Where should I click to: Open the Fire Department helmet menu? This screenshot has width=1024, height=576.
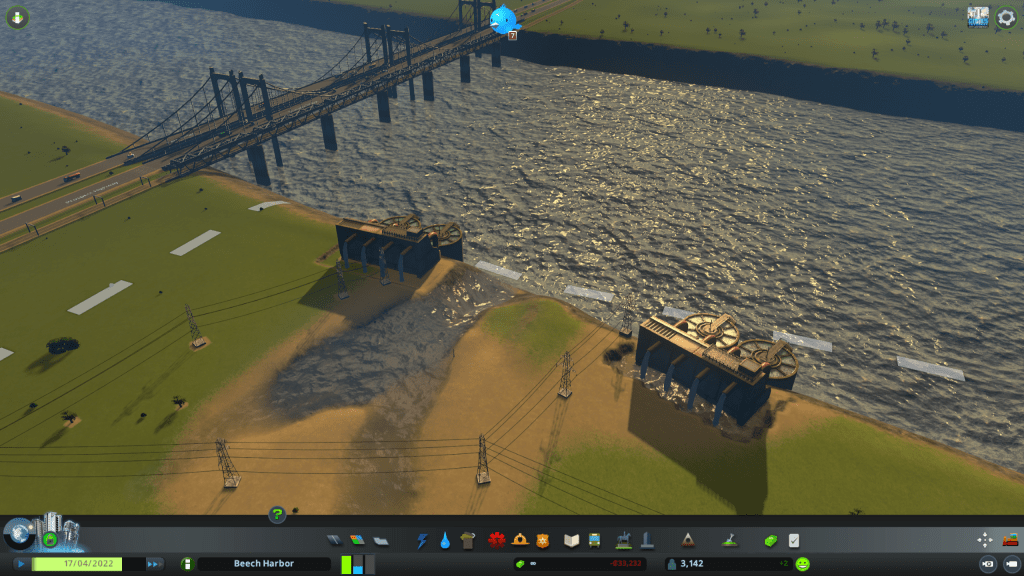[x=520, y=540]
